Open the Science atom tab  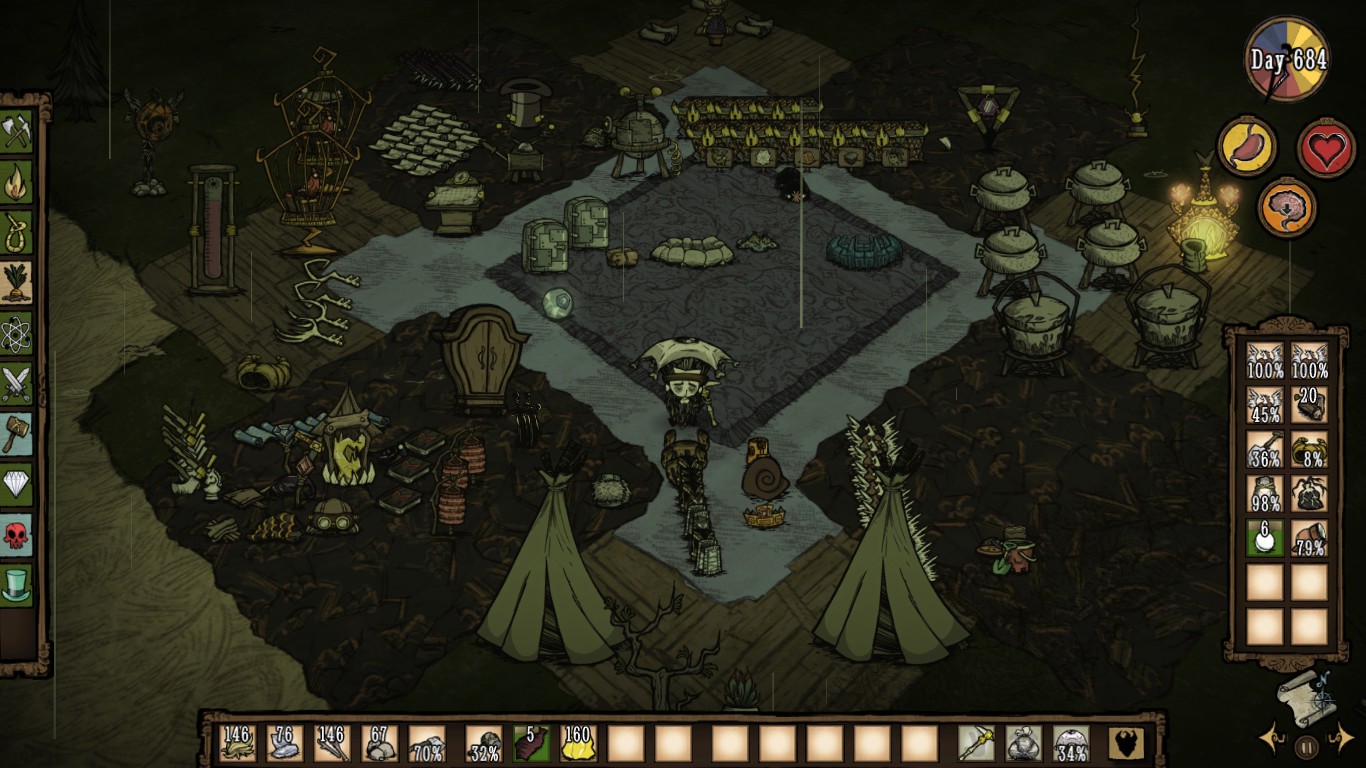(x=17, y=334)
